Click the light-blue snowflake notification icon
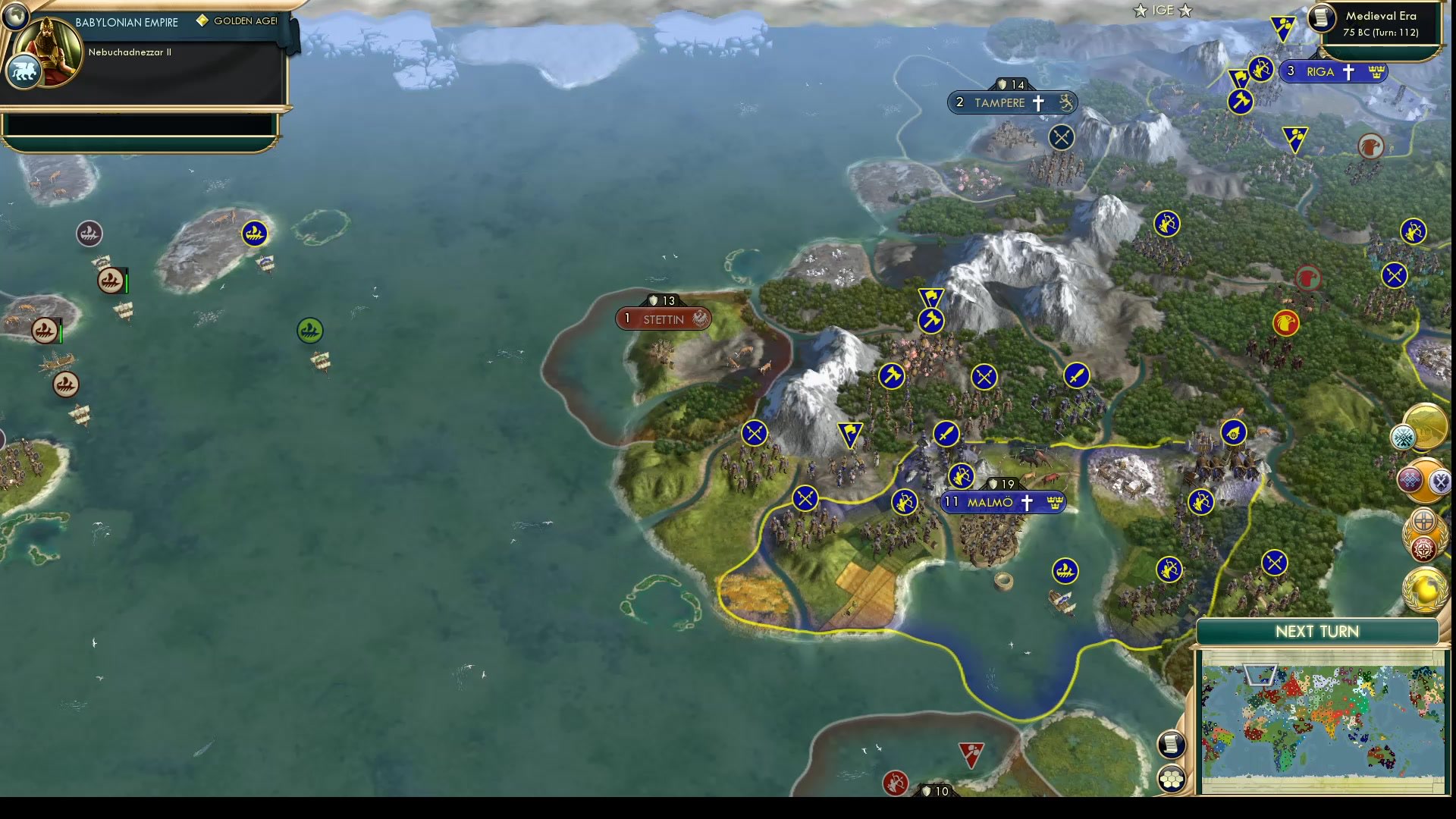 pos(1402,437)
